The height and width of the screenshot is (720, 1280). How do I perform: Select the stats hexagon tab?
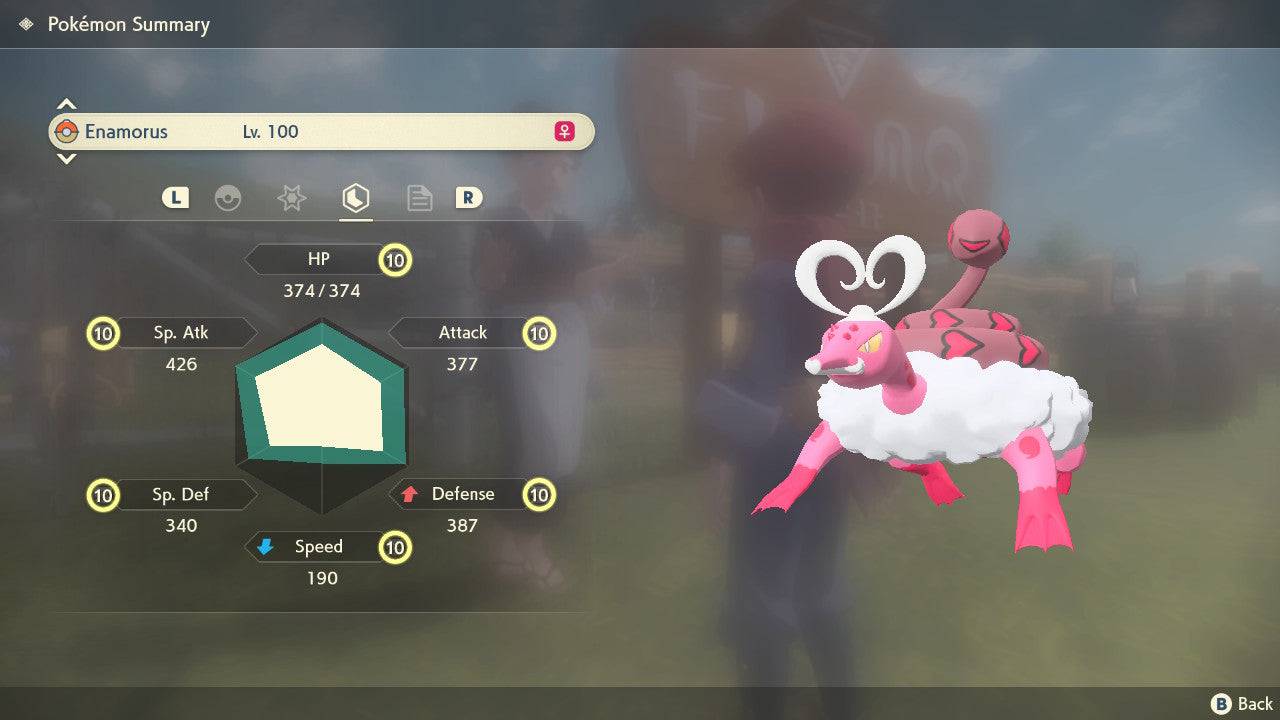(355, 198)
